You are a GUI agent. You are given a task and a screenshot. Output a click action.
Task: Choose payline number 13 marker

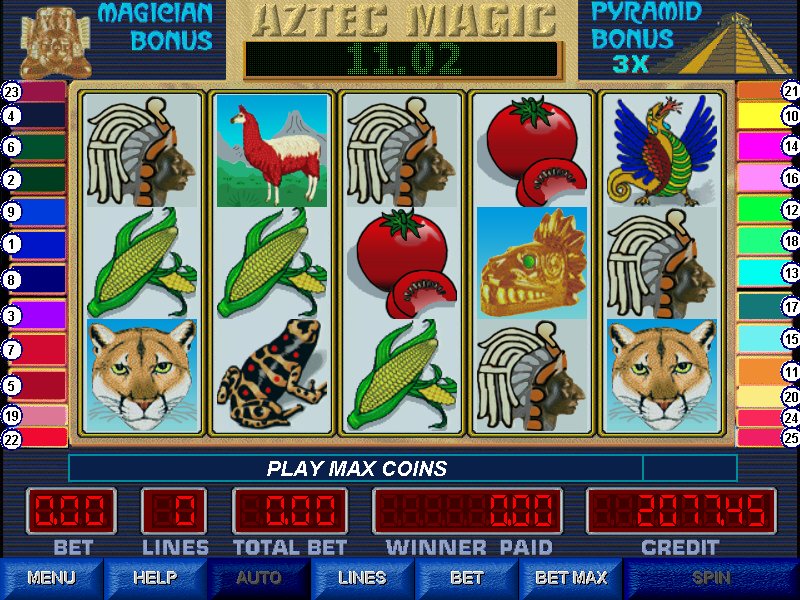pos(790,273)
